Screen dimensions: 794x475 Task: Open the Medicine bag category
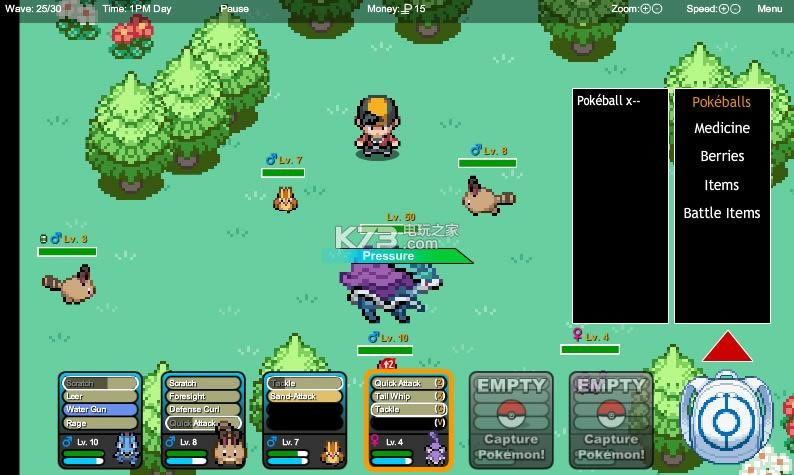(721, 128)
